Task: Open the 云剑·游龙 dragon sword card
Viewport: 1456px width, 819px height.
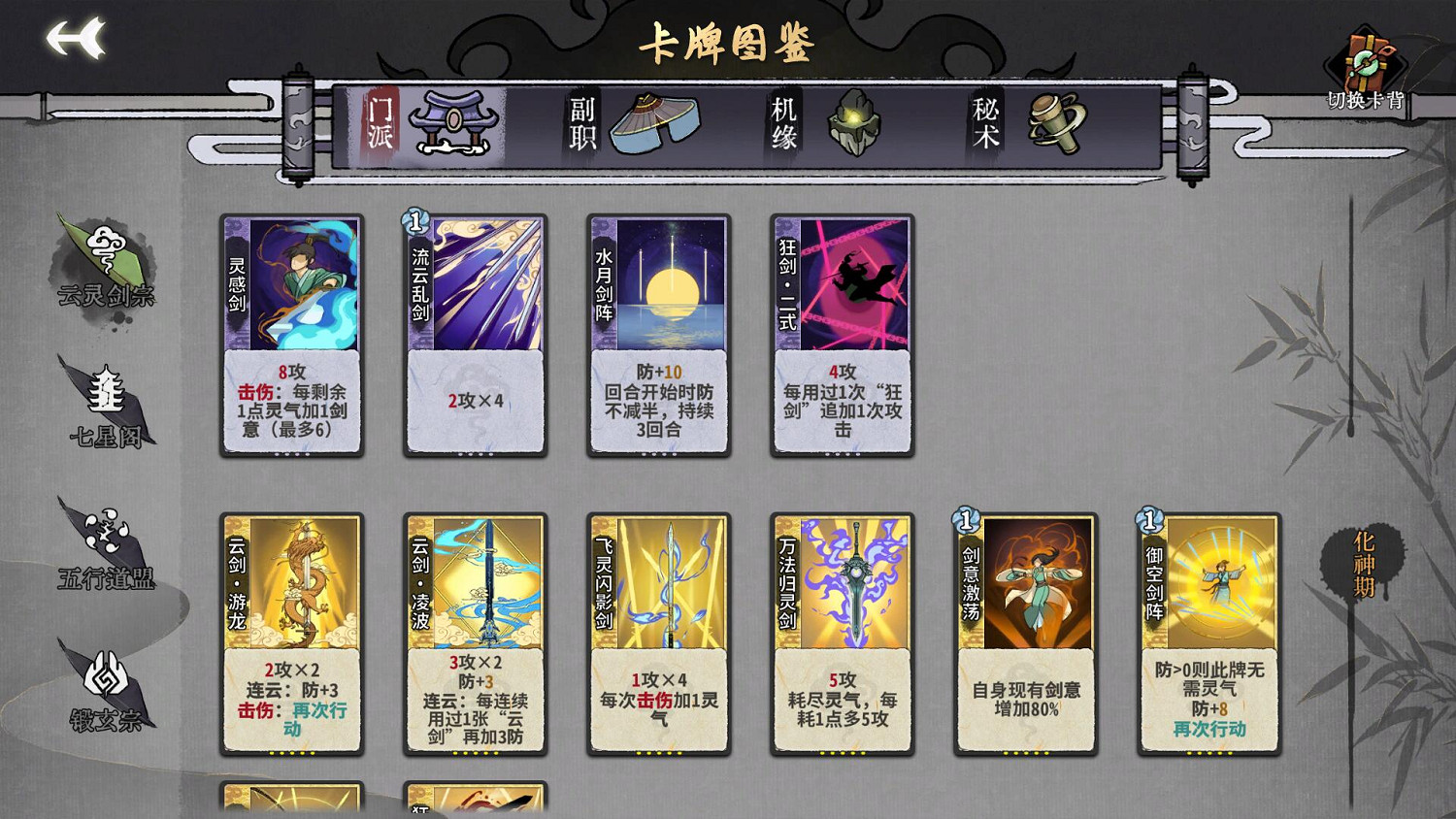Action: 291,631
